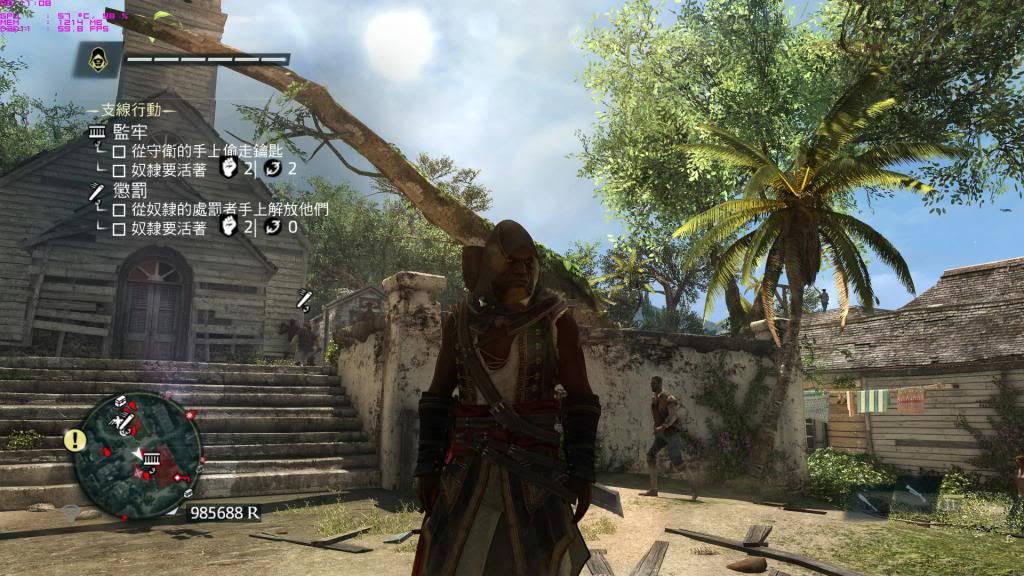This screenshot has width=1024, height=576.
Task: Tick the 從奴隸的處罰者手上解放他們 objective checkbox
Action: point(118,210)
